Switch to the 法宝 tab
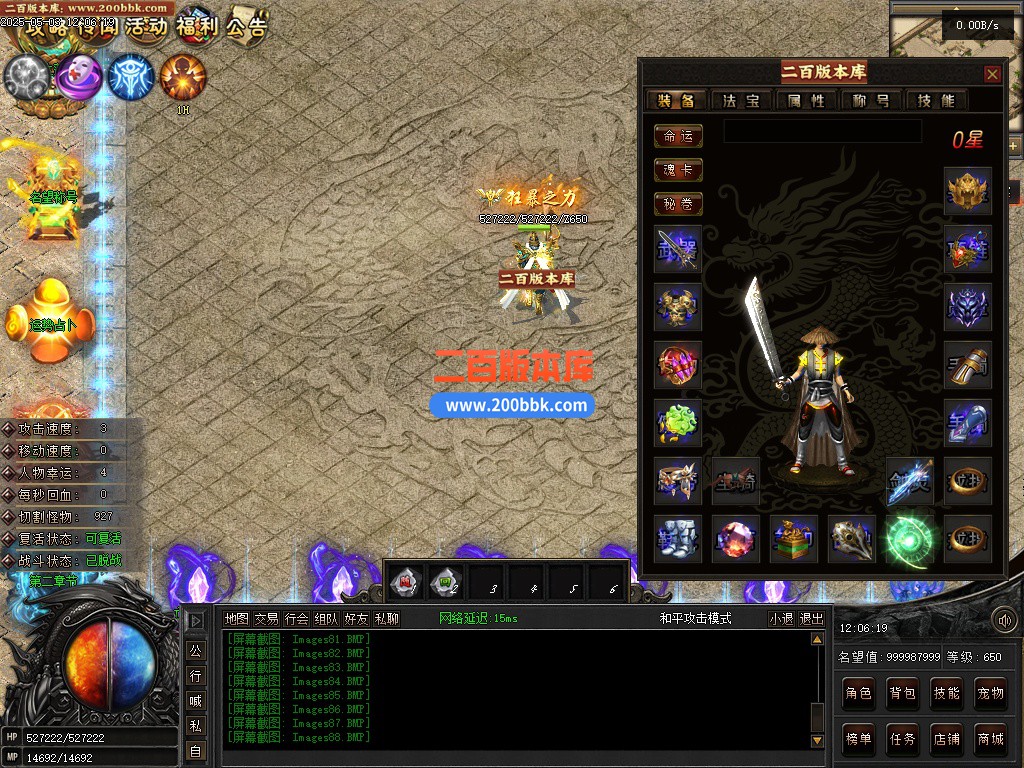 tap(741, 101)
